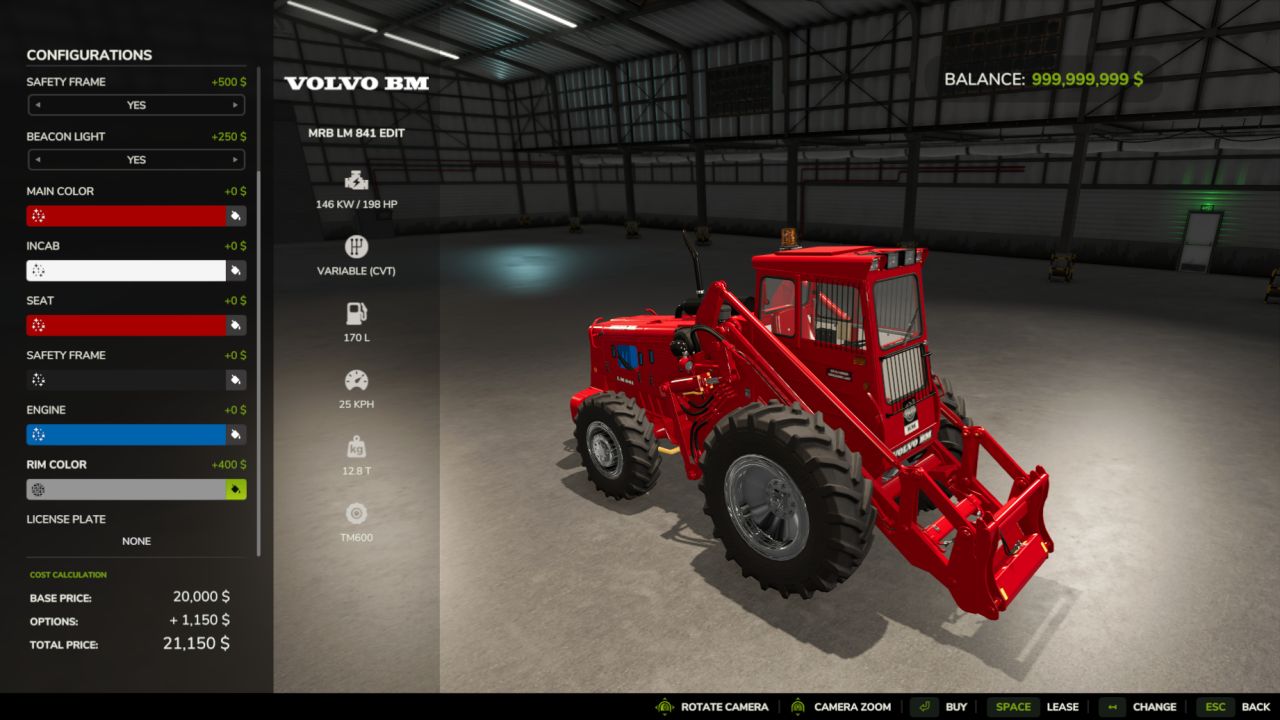This screenshot has width=1280, height=720.
Task: Go back to the shop
Action: click(x=1236, y=707)
